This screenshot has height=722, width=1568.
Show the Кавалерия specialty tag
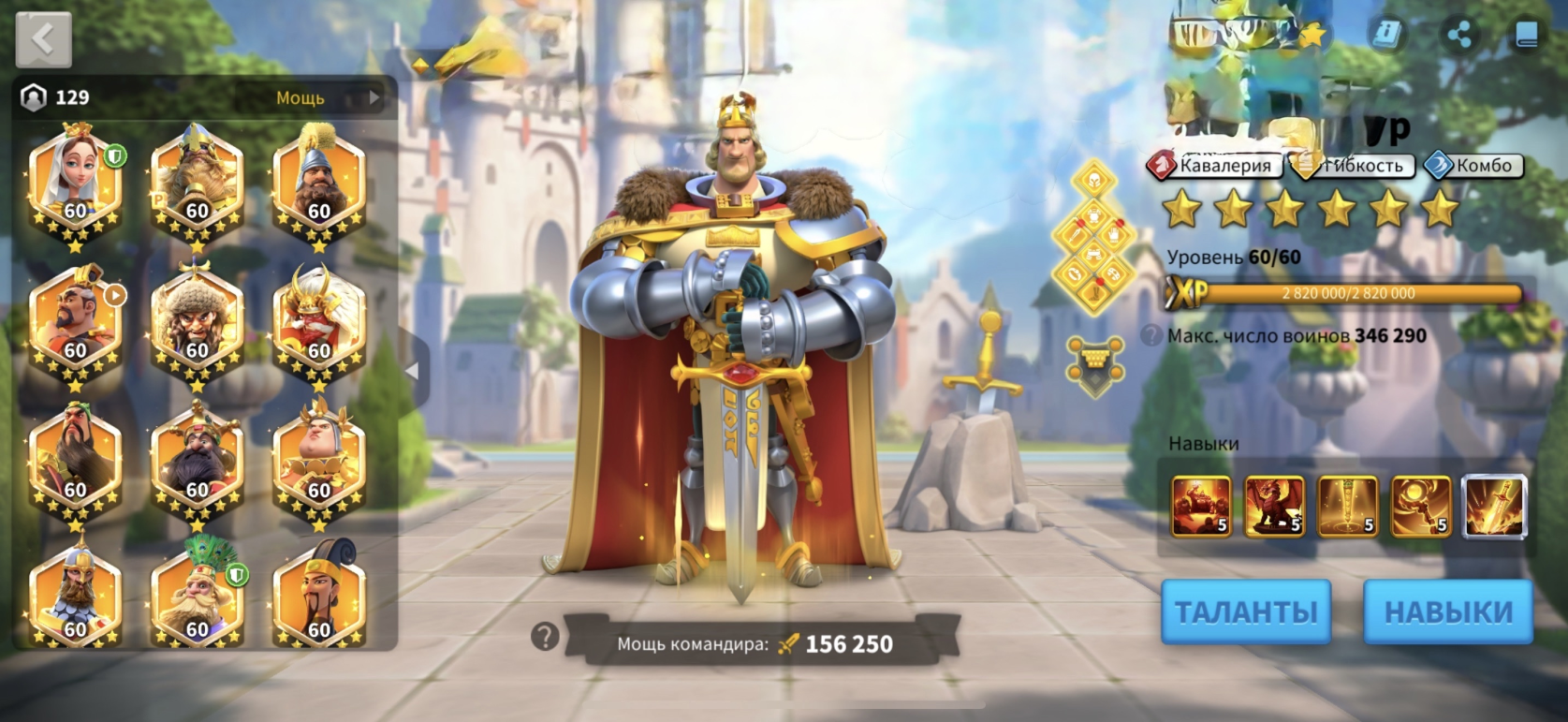[1214, 166]
